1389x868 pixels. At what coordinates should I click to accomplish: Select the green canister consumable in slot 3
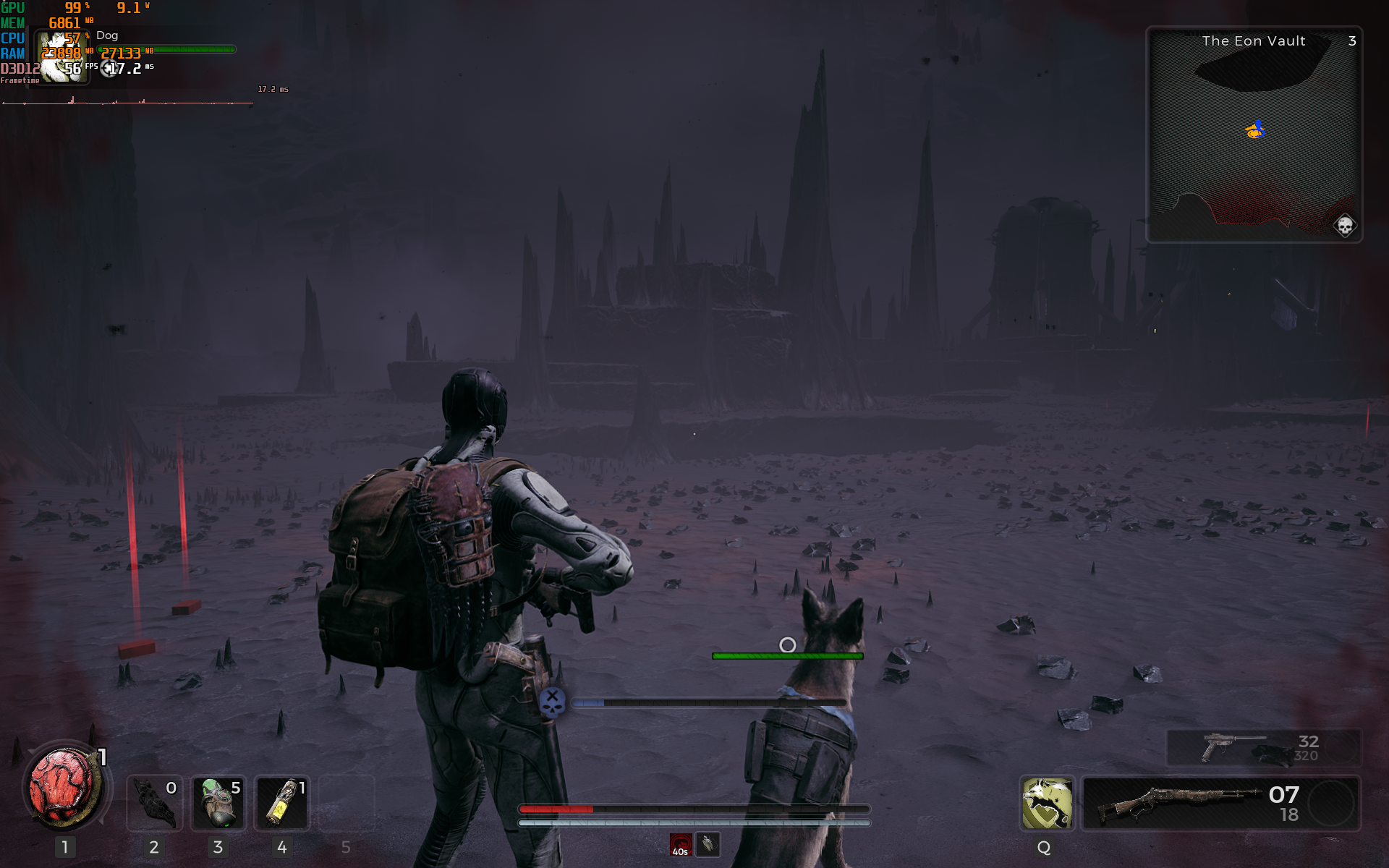click(x=218, y=803)
